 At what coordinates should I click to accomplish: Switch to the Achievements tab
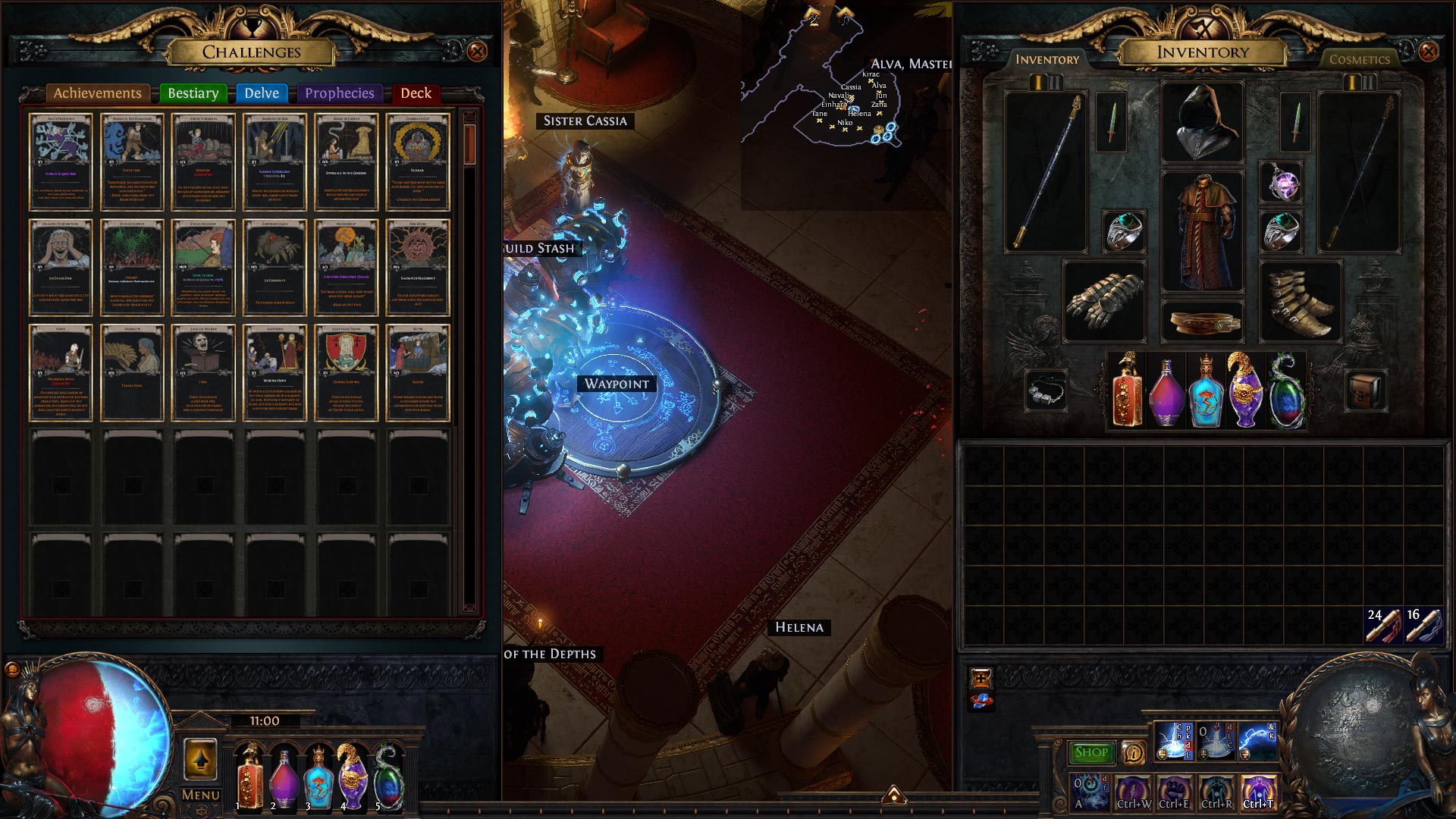97,93
